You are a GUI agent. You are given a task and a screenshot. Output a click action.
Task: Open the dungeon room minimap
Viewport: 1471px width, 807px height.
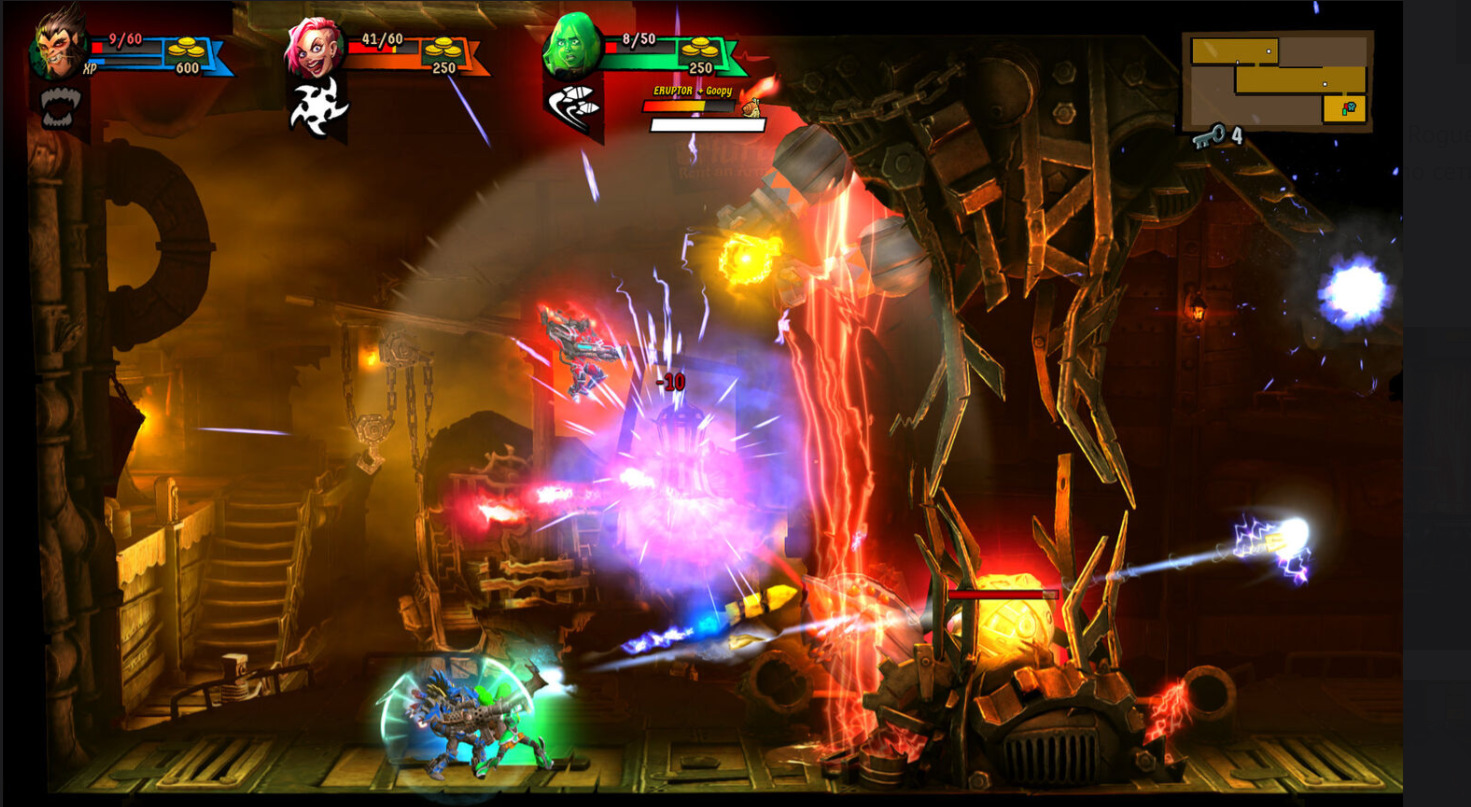[x=1277, y=81]
